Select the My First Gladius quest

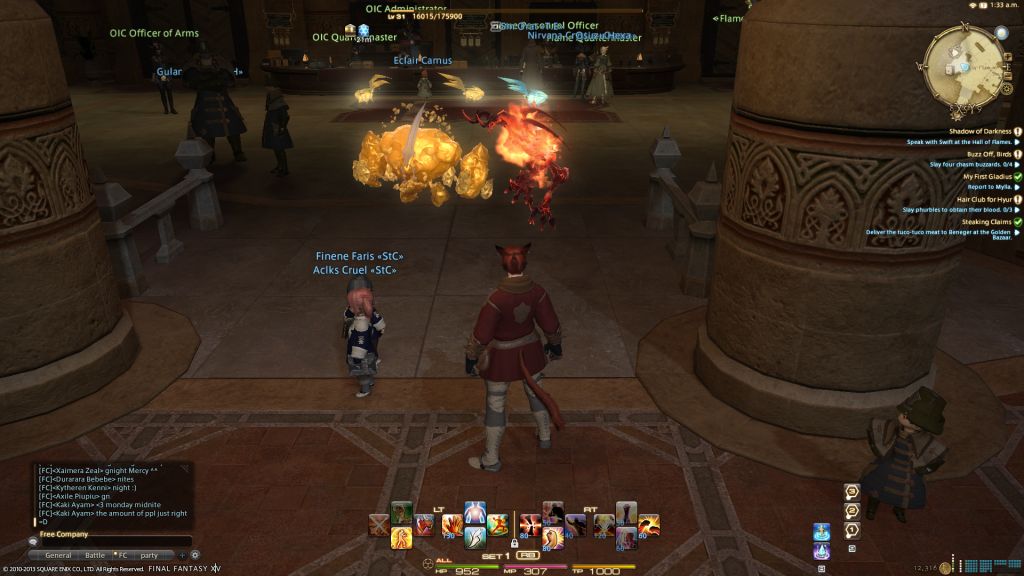pos(986,176)
